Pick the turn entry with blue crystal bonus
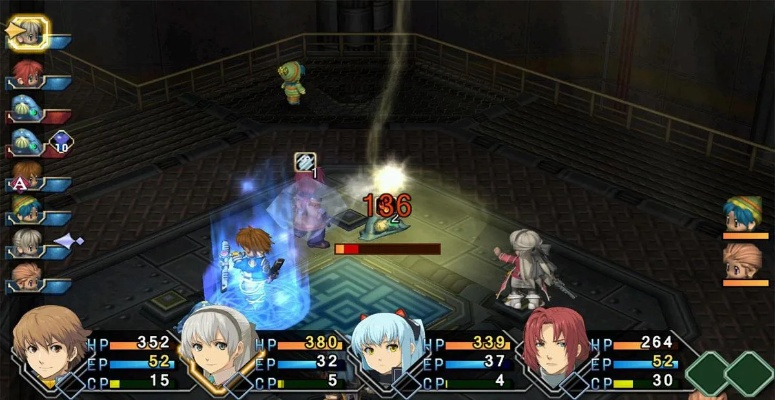The image size is (775, 400). coord(28,142)
